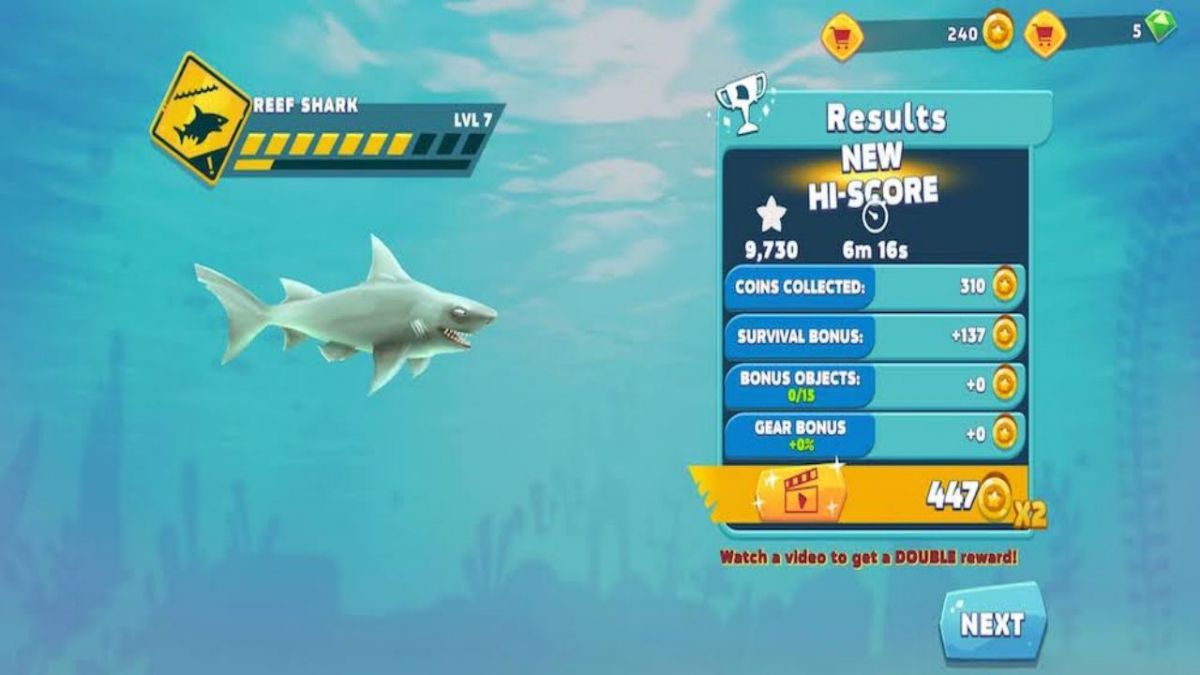
Task: Watch video ad to double reward
Action: click(800, 494)
